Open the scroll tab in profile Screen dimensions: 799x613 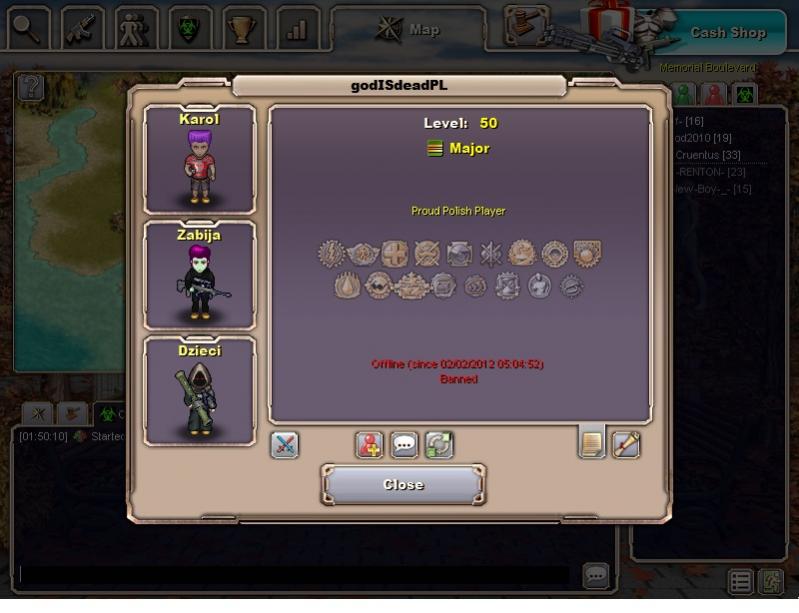(626, 443)
